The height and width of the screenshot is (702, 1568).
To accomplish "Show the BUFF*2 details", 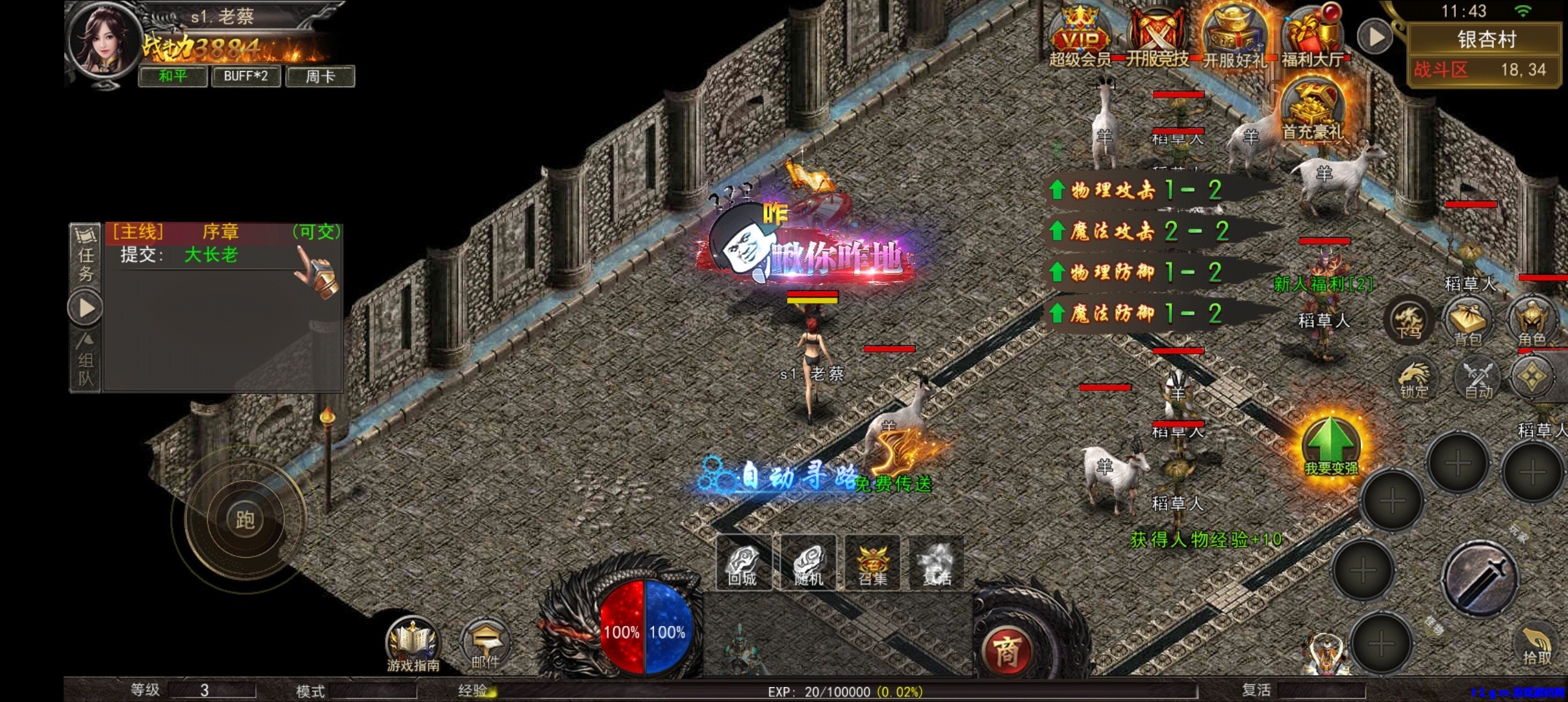I will click(246, 76).
